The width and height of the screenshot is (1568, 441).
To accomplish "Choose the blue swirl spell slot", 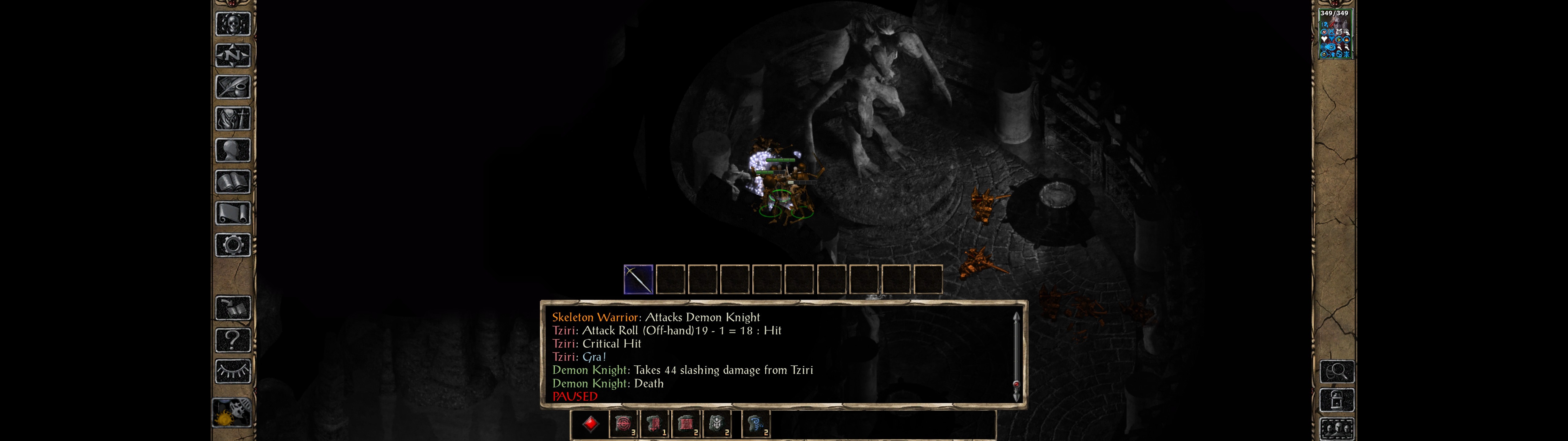I will (x=756, y=424).
